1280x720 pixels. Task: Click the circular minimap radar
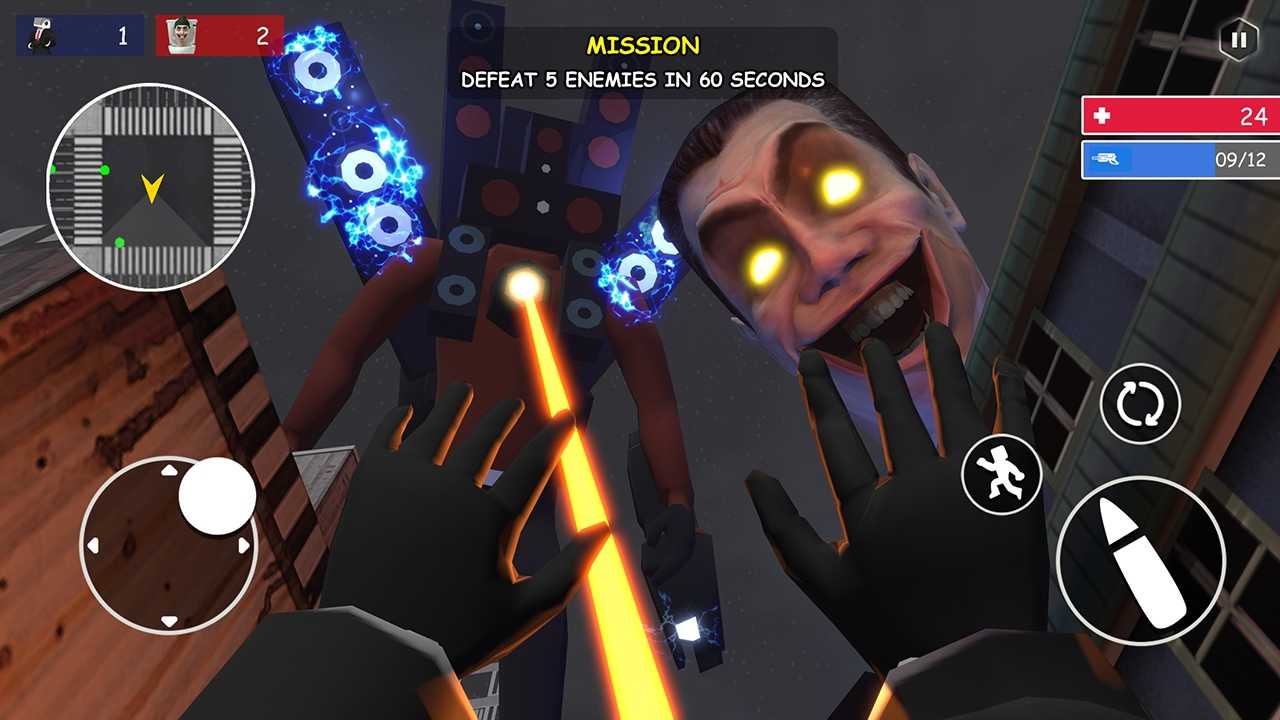(150, 187)
